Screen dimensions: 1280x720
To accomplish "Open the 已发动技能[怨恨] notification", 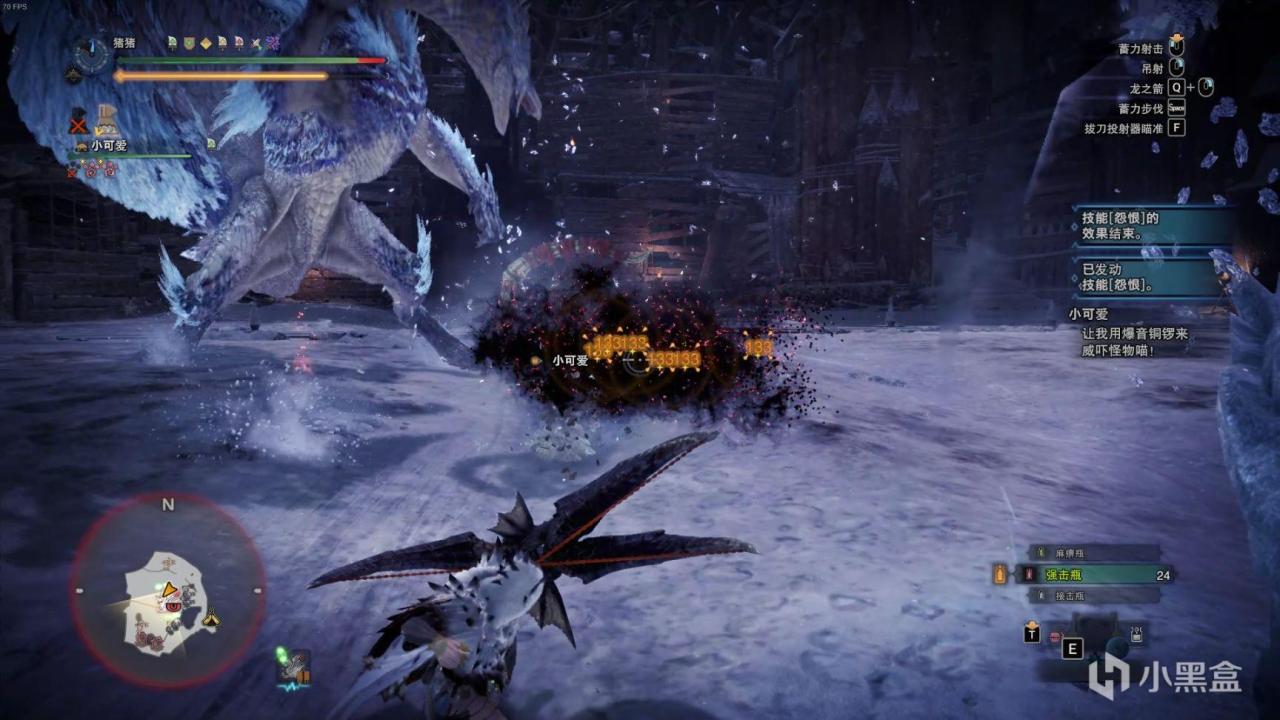I will 1148,277.
